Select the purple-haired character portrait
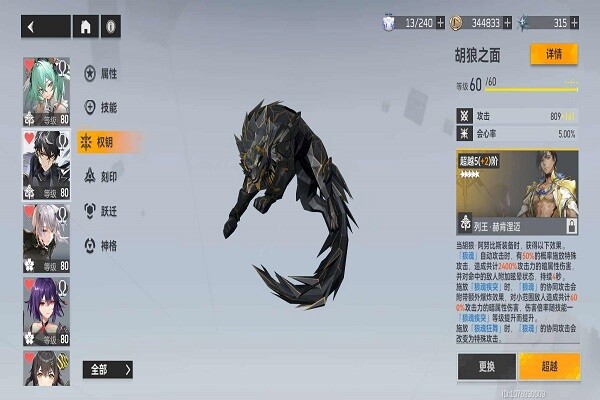The width and height of the screenshot is (600, 400). point(46,311)
